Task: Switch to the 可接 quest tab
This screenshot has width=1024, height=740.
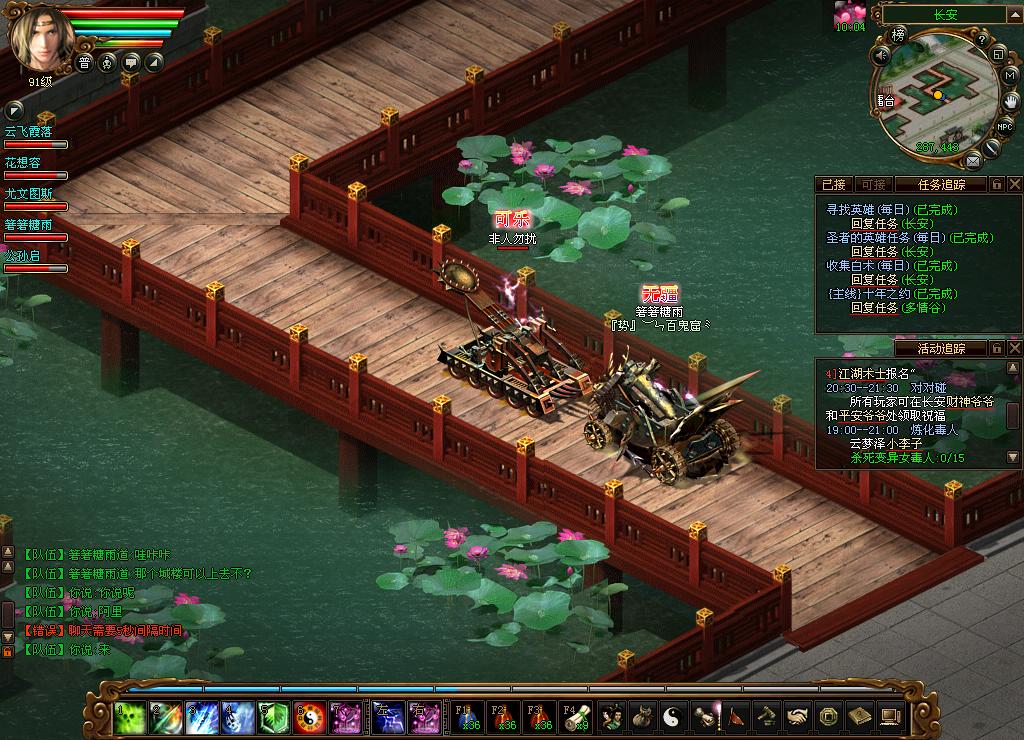Action: (873, 184)
